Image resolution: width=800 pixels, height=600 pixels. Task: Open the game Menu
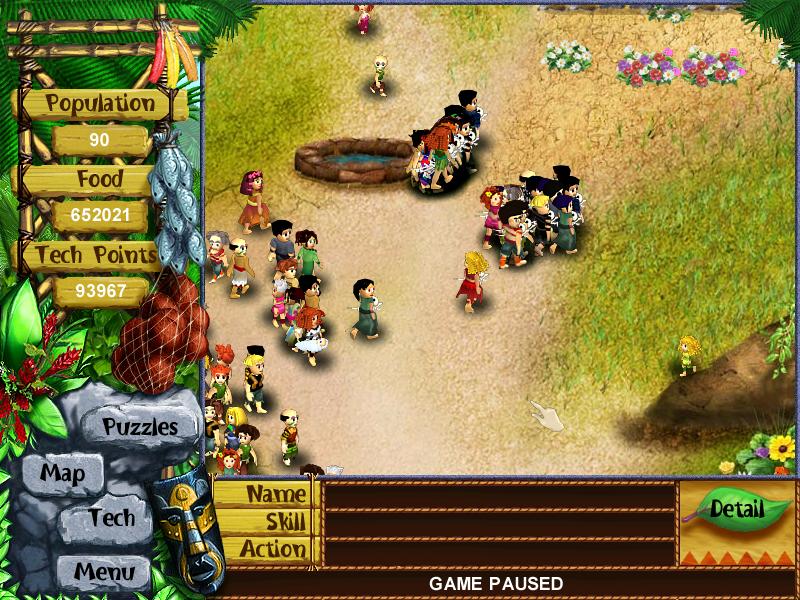point(103,572)
